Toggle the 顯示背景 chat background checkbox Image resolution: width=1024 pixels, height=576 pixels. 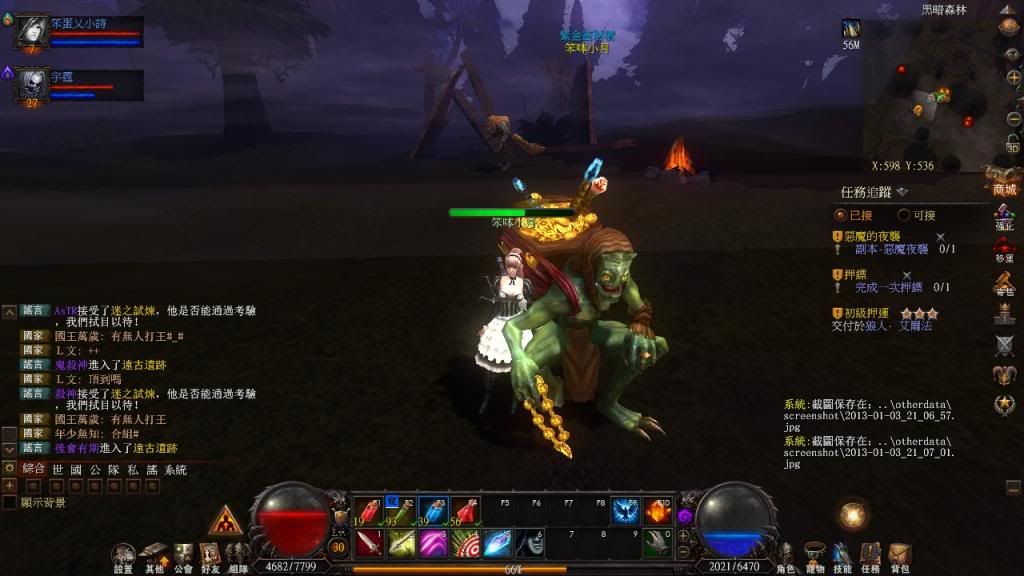click(10, 502)
